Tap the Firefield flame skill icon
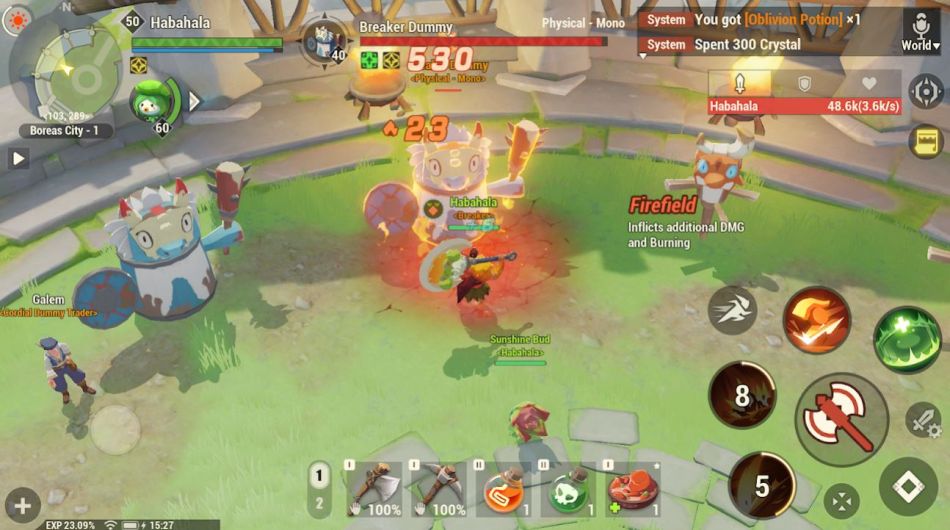The width and height of the screenshot is (950, 530). (x=816, y=320)
